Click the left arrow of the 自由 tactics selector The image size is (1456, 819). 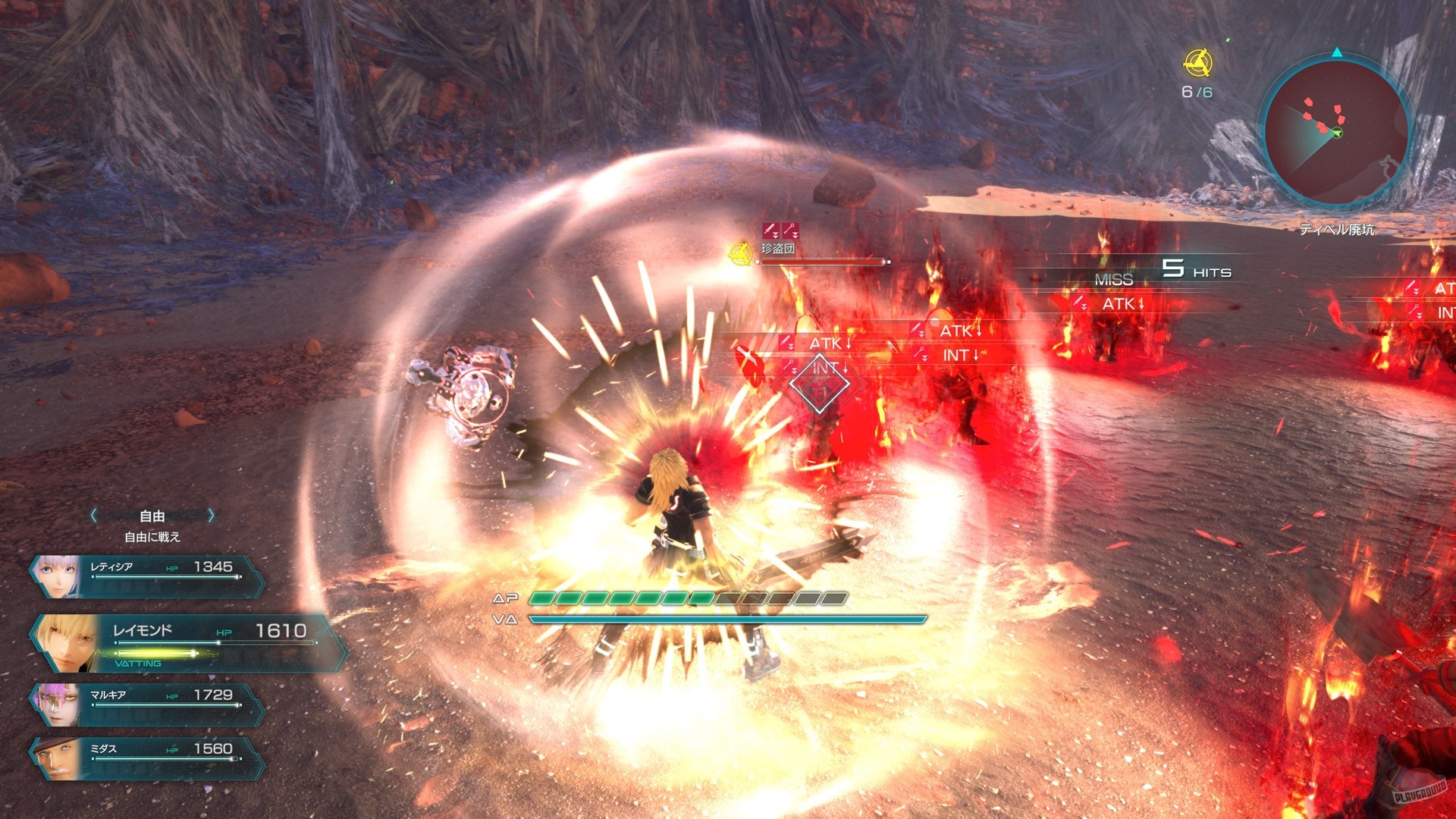click(x=93, y=516)
